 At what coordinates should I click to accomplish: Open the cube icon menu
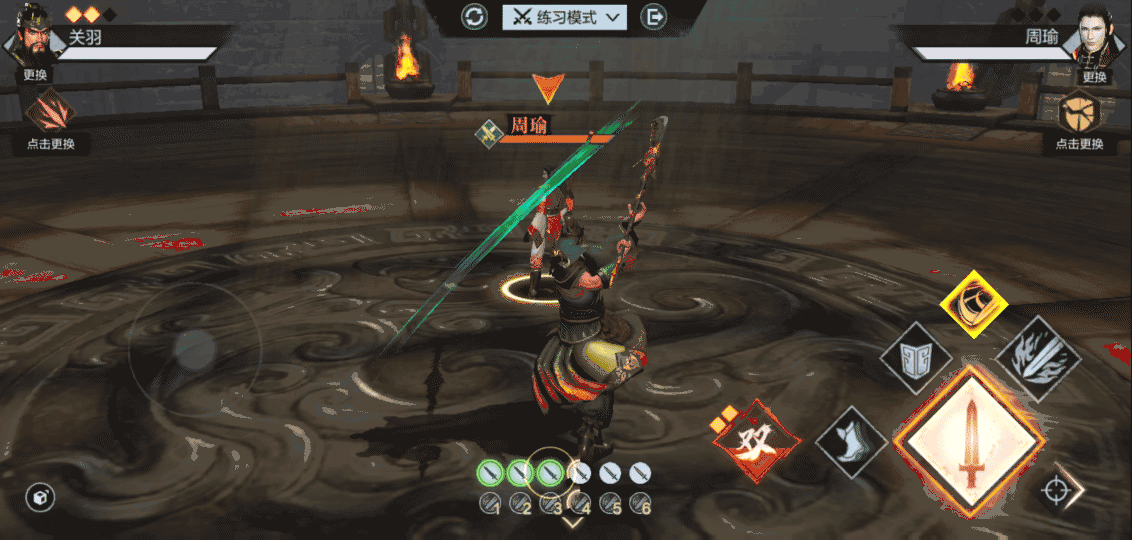point(40,497)
